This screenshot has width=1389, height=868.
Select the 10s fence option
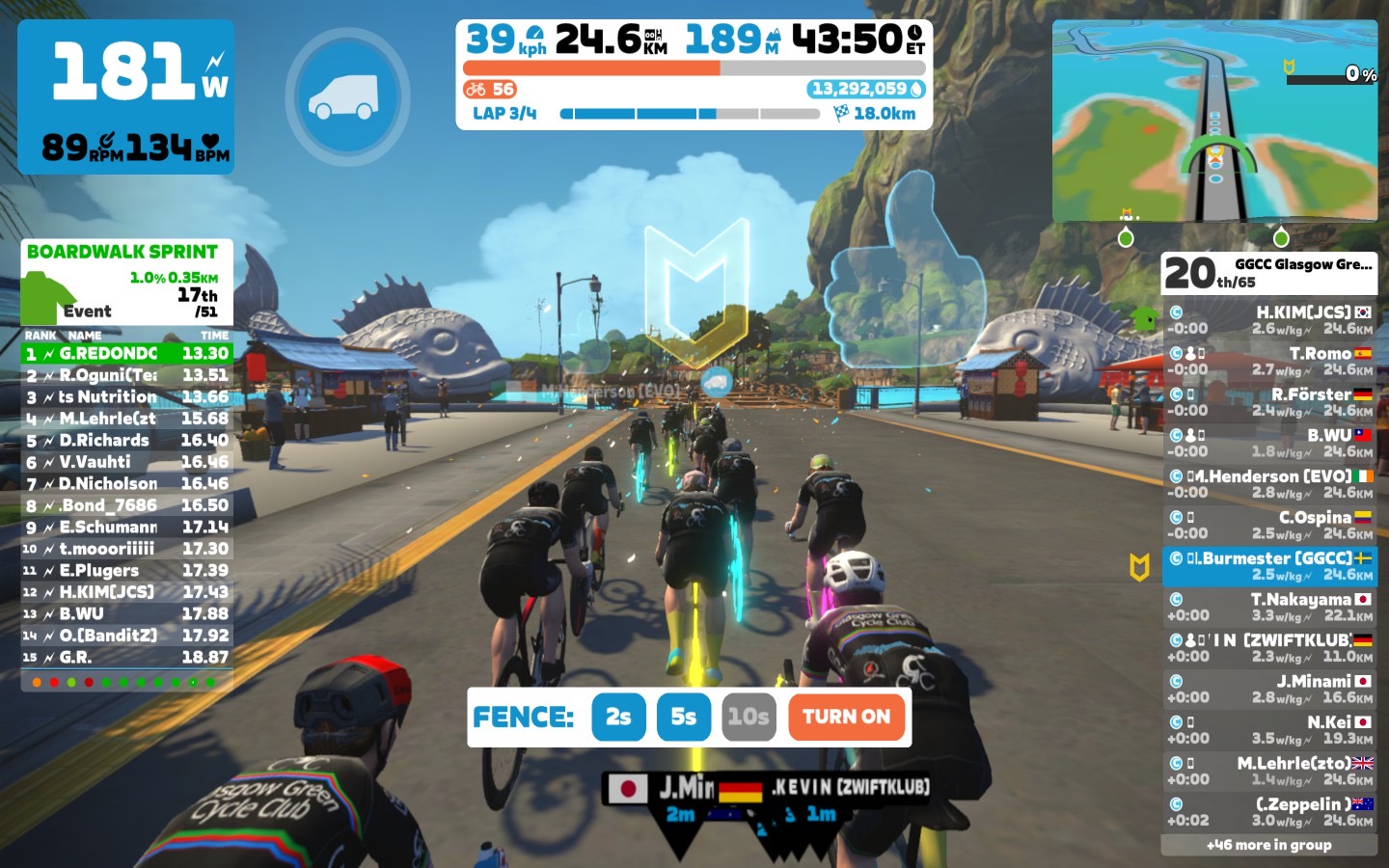coord(749,717)
